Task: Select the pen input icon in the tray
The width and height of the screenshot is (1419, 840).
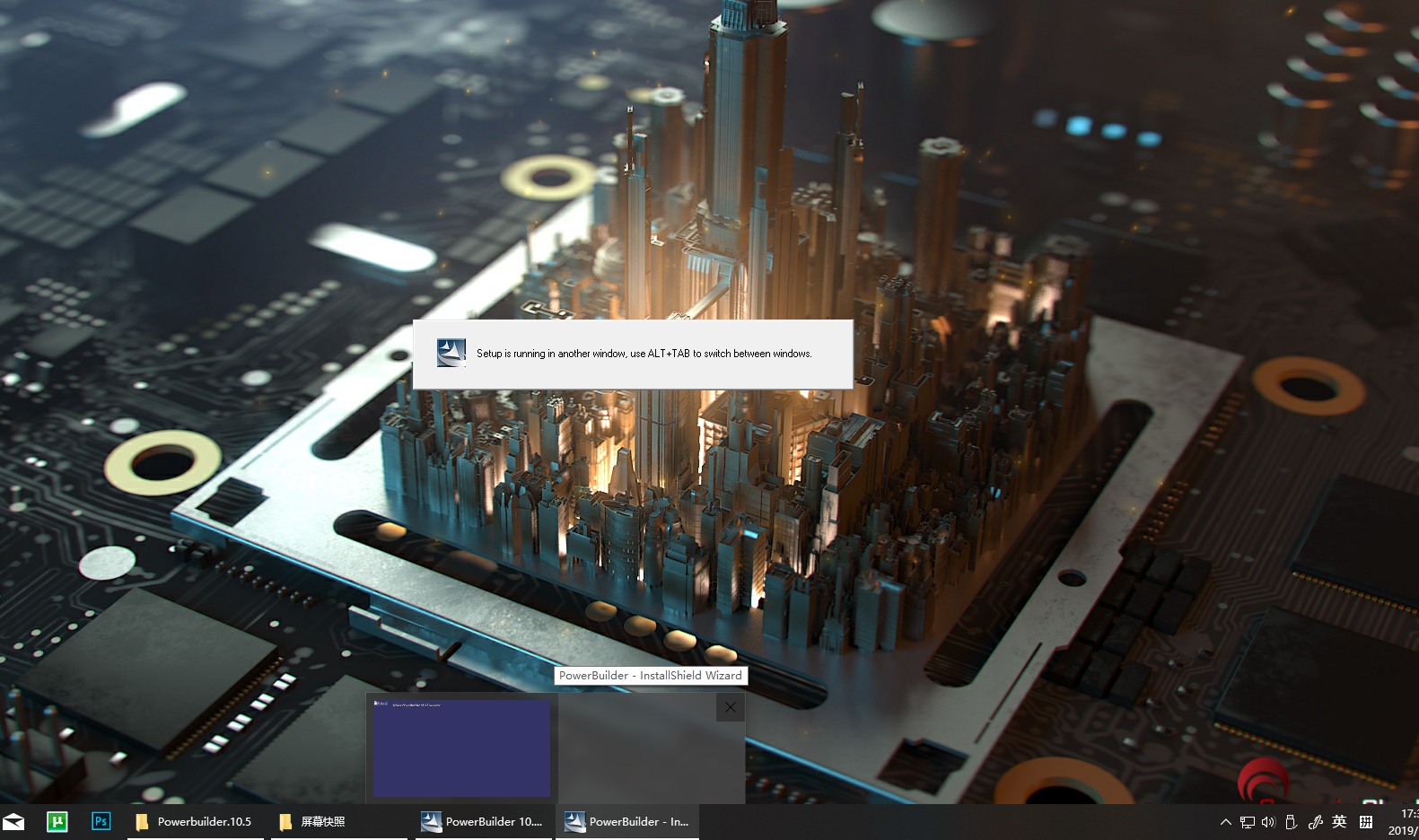Action: click(x=1316, y=821)
